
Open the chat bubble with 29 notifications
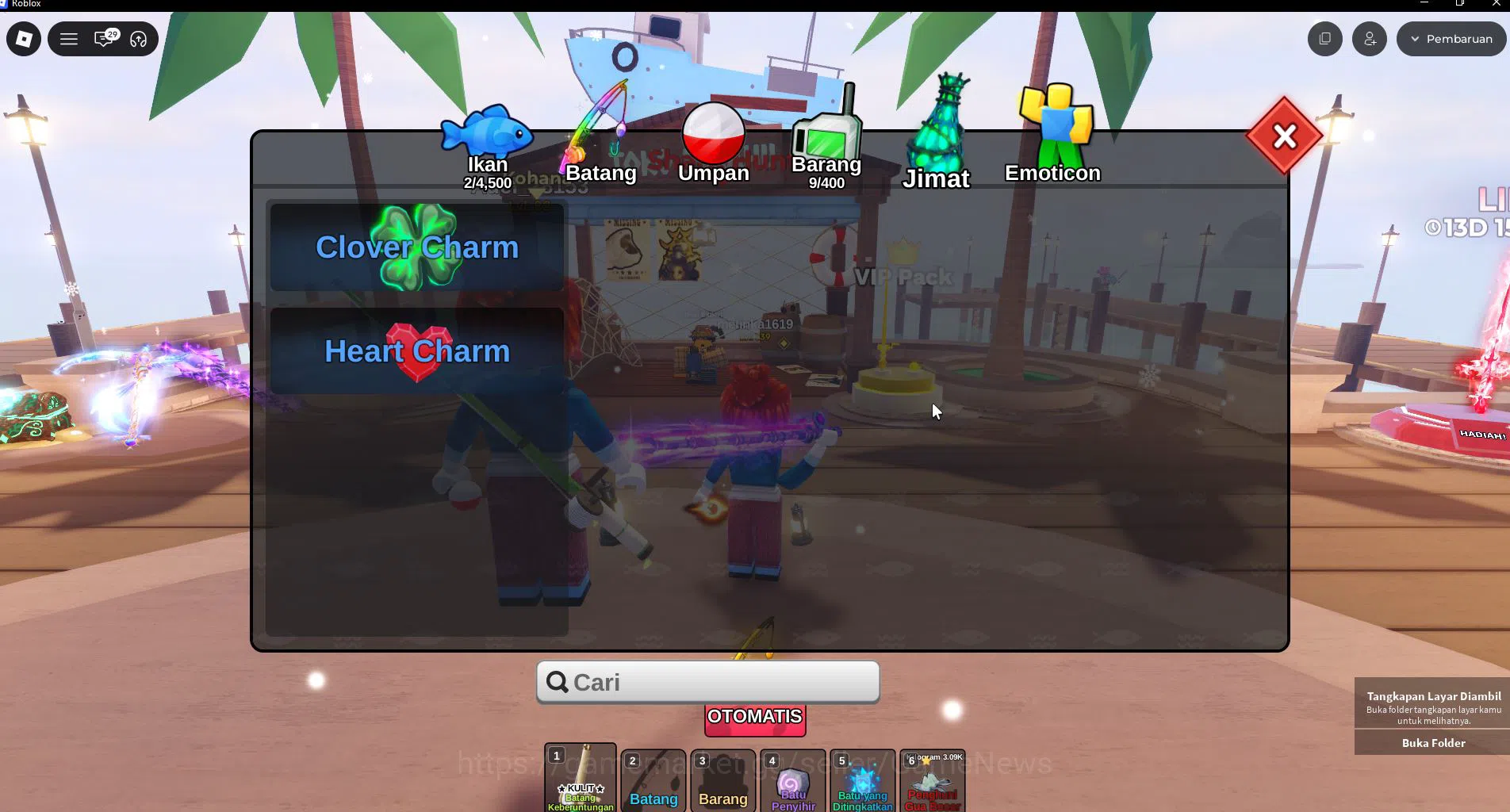click(102, 38)
